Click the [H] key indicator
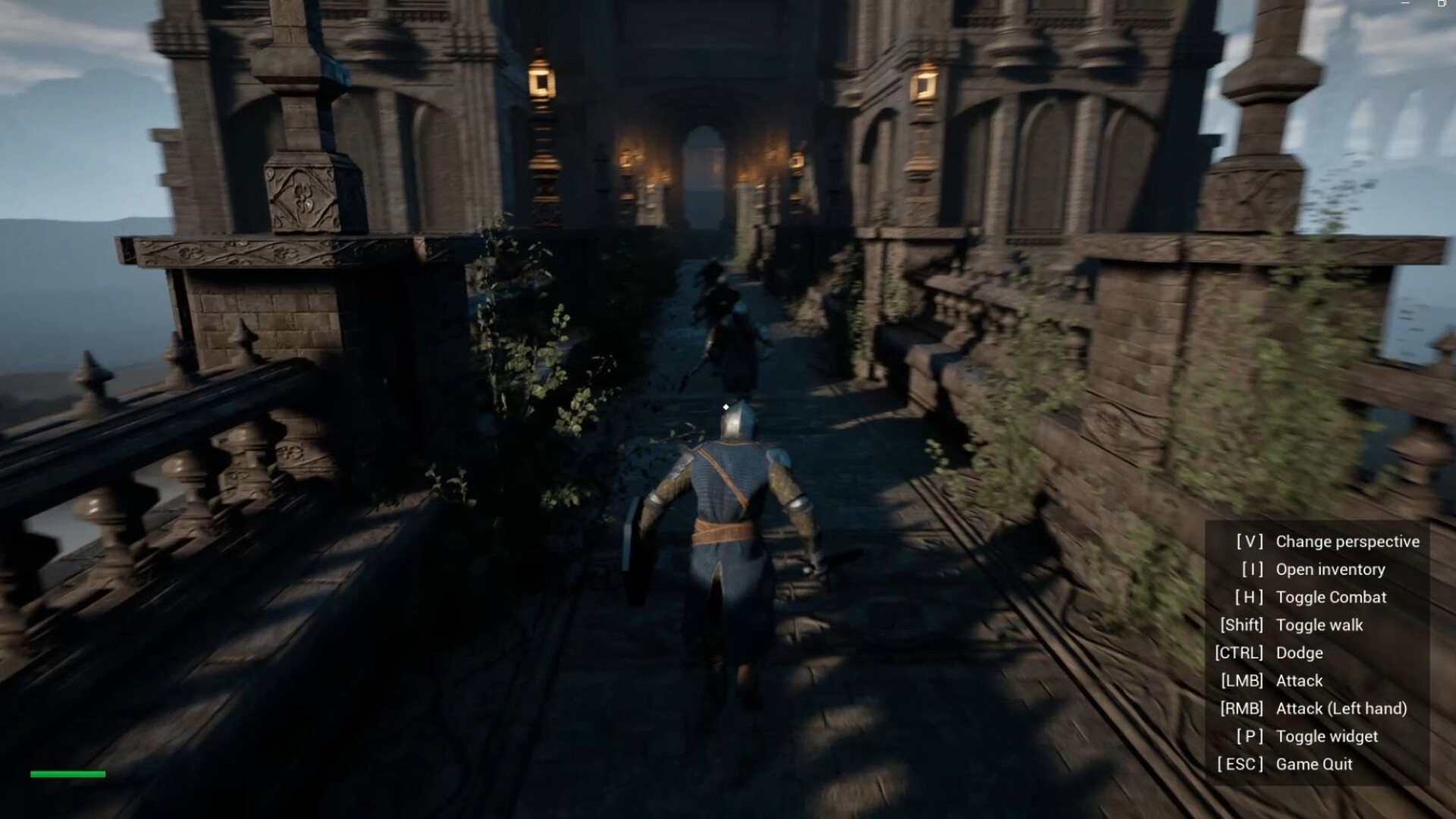Screen dimensions: 1456x819 click(1251, 597)
